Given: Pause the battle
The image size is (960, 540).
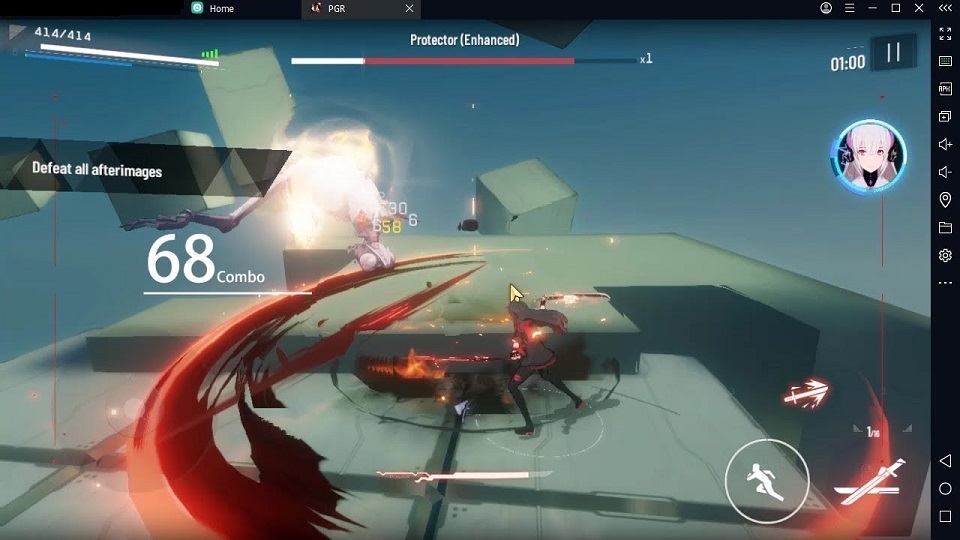Looking at the screenshot, I should point(893,53).
